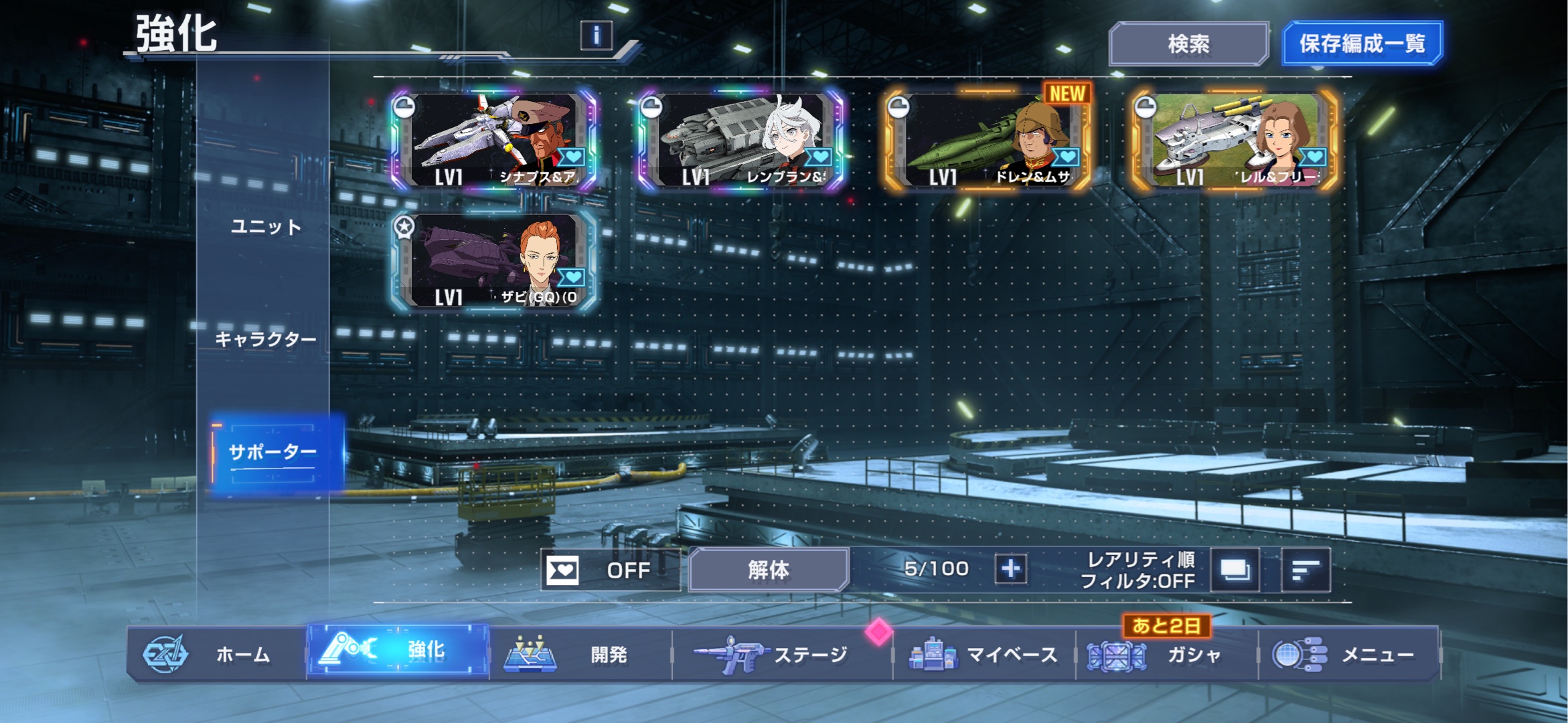
Task: Toggle the favorite heart filter OFF switch
Action: pos(609,570)
